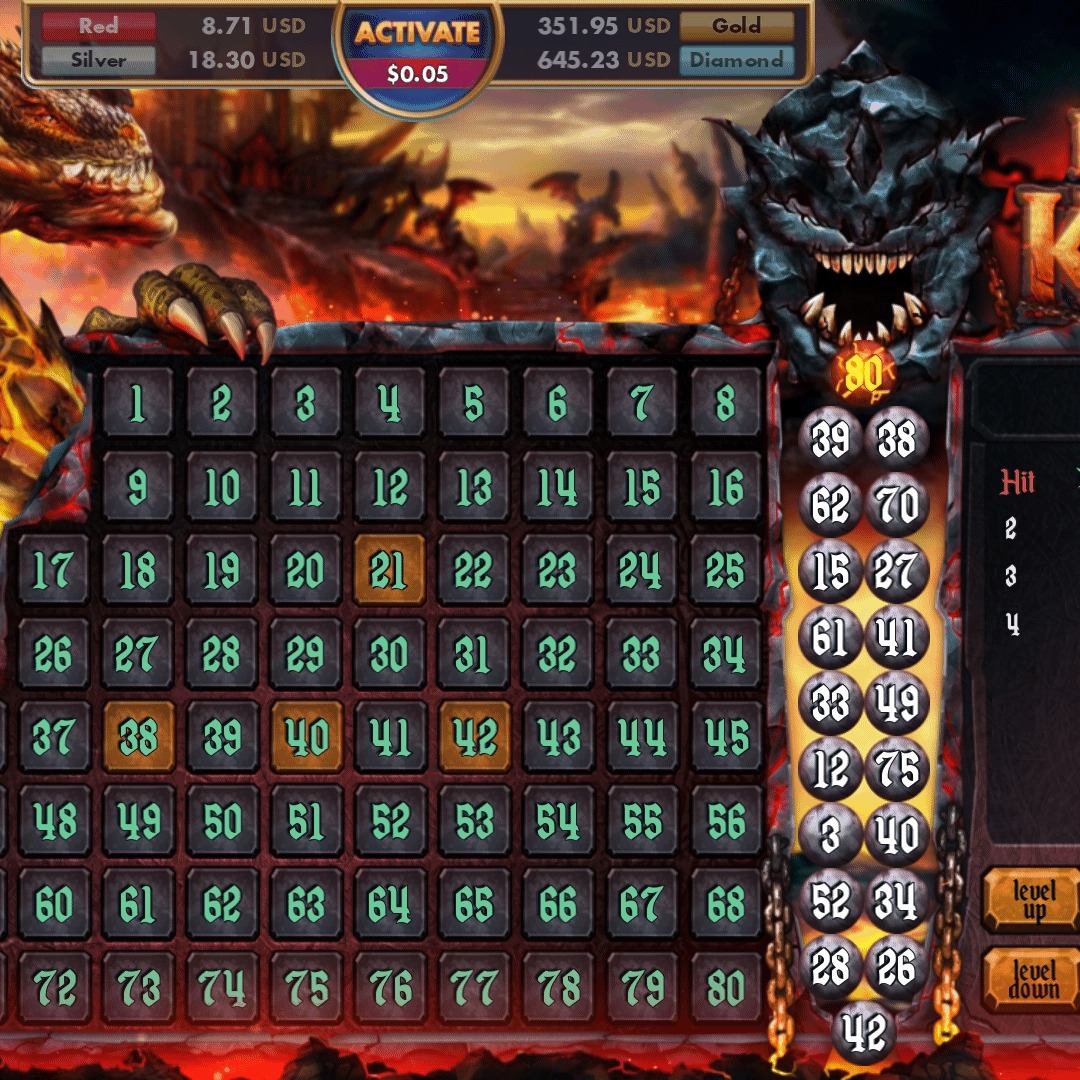The height and width of the screenshot is (1080, 1080).
Task: Choose number 64 tile
Action: 389,904
